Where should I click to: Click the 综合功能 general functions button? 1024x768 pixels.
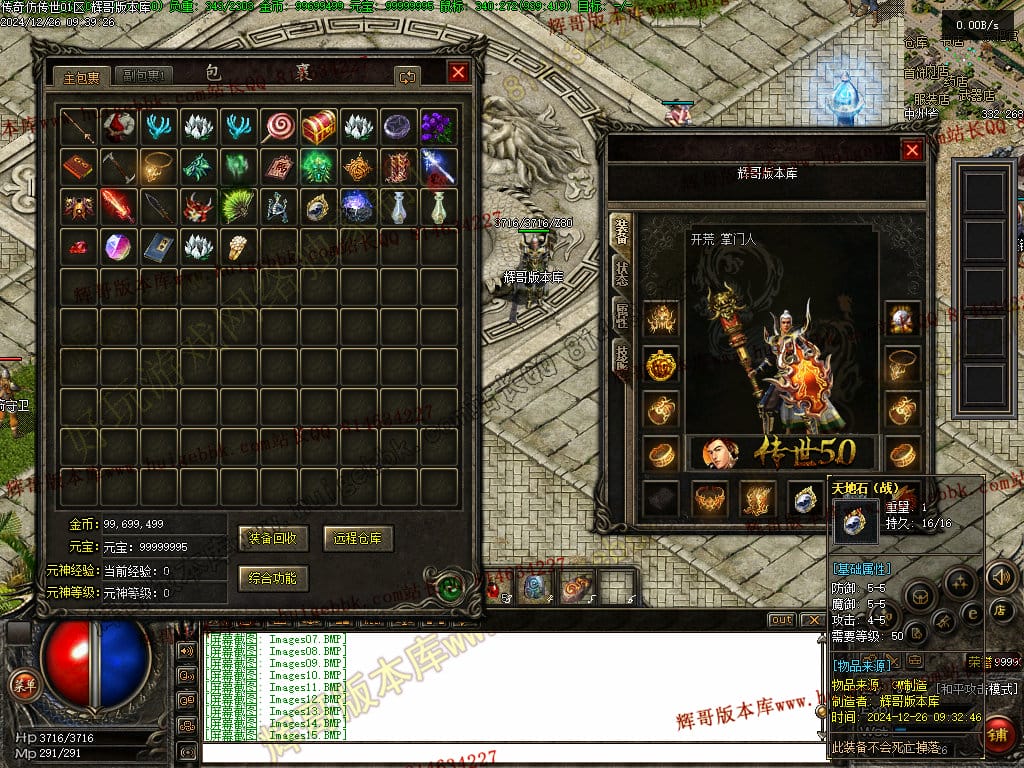click(274, 578)
